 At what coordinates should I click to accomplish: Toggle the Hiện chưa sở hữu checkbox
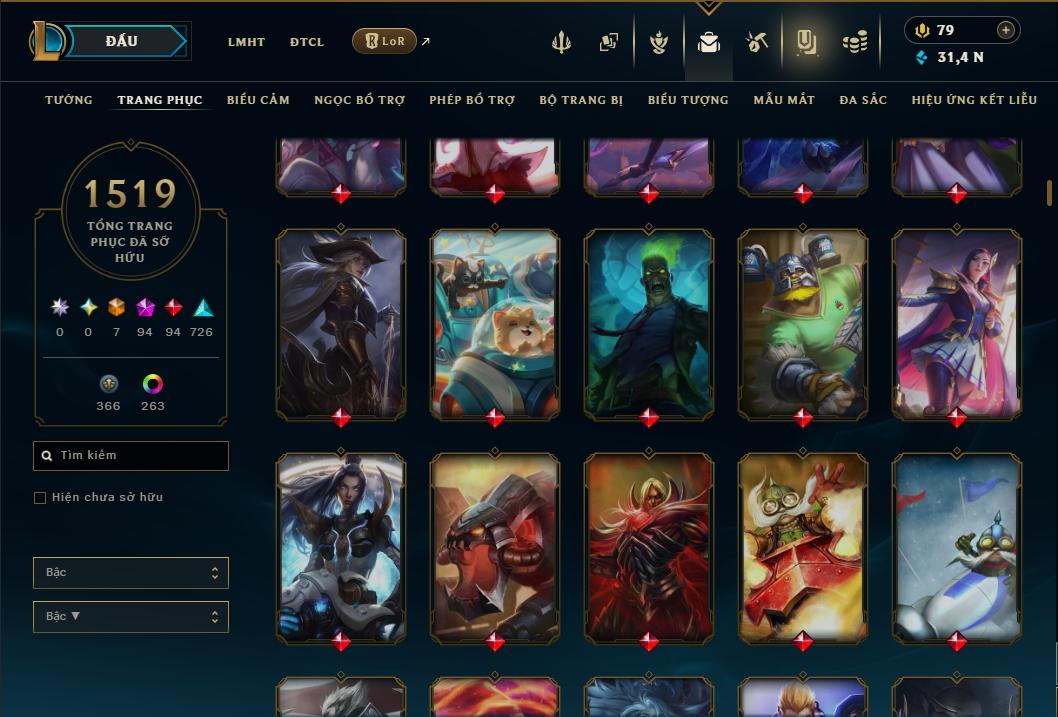[40, 497]
